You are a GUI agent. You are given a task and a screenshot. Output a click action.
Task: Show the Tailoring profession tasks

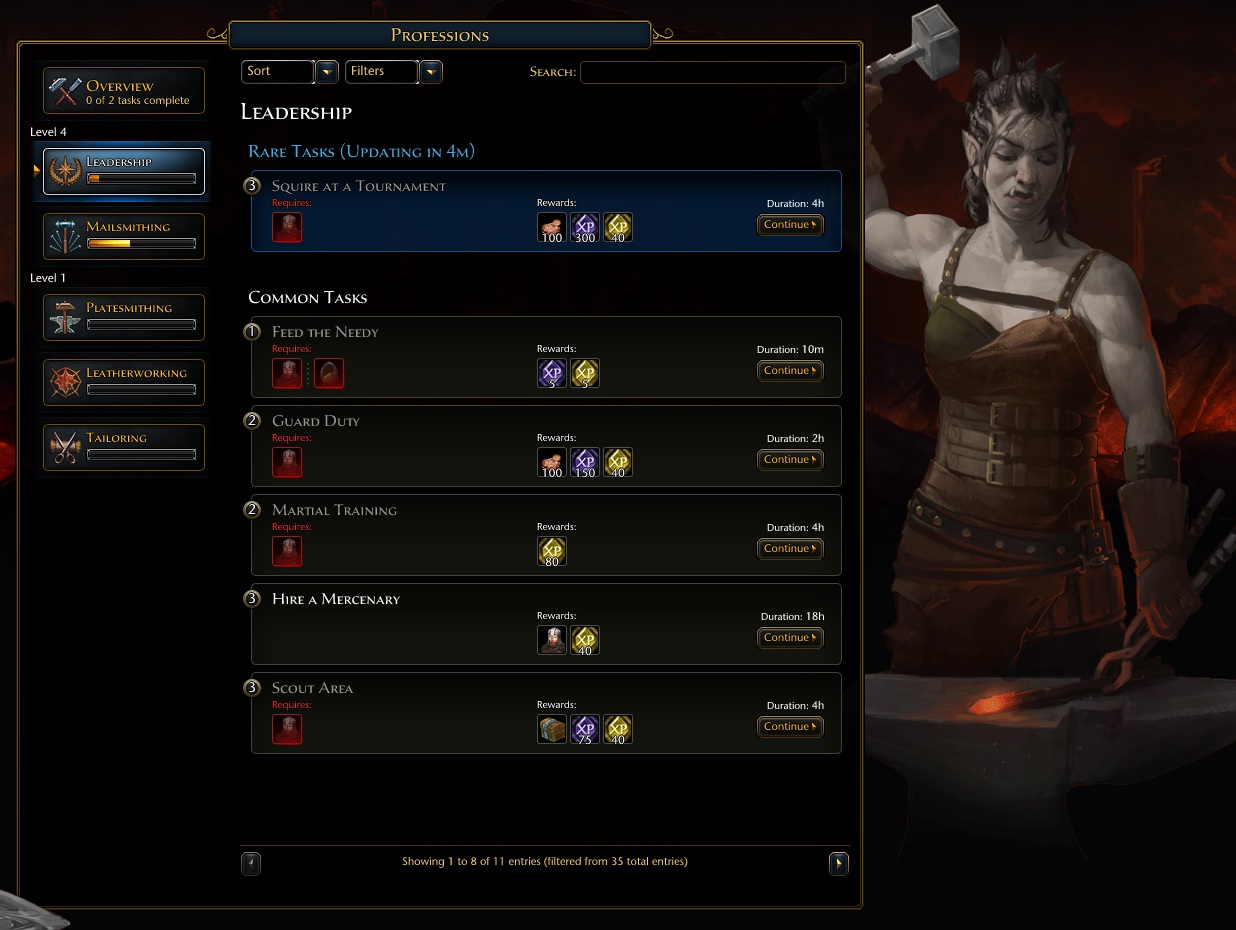coord(123,447)
